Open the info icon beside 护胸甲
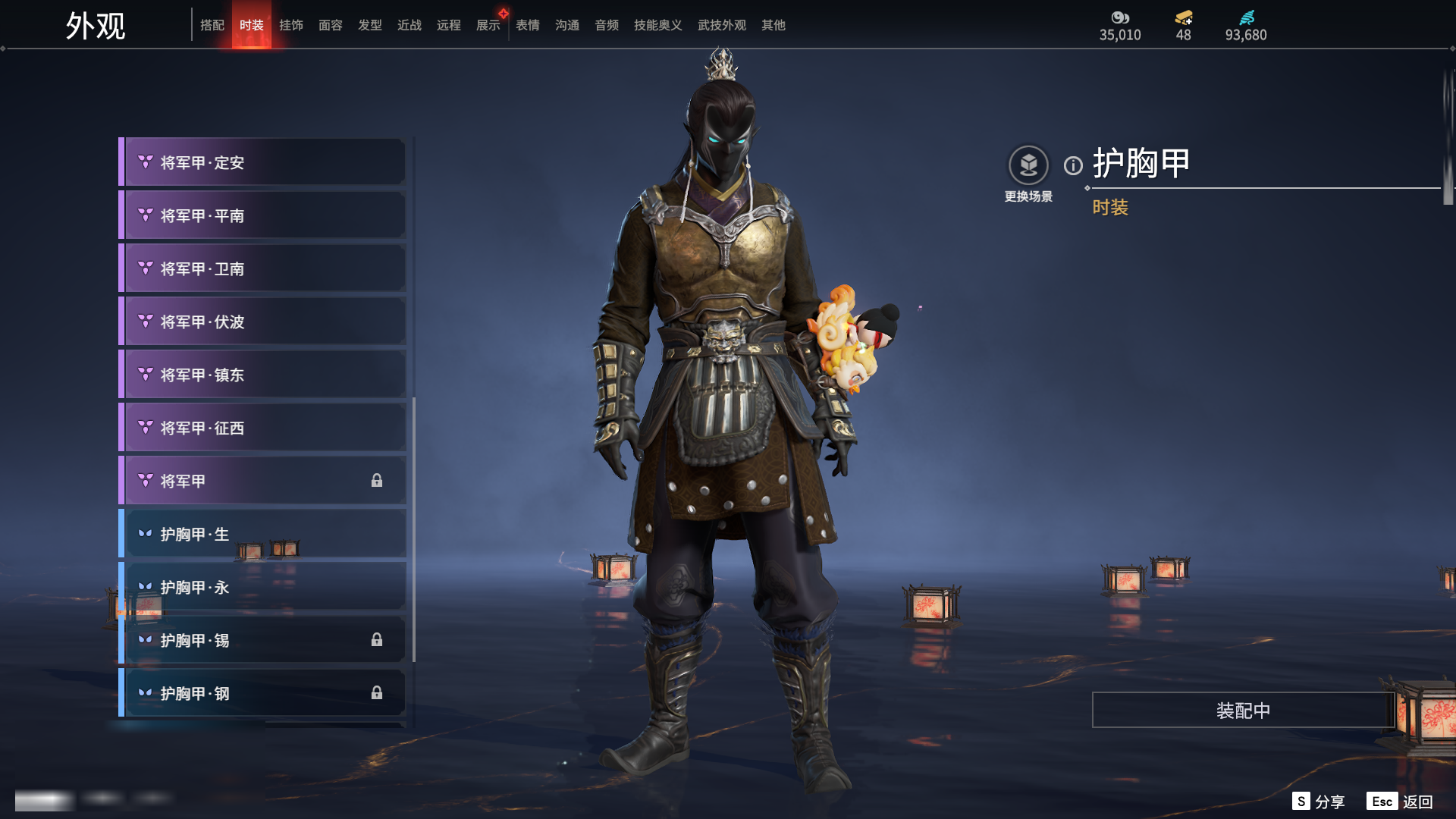The image size is (1456, 819). click(x=1073, y=165)
